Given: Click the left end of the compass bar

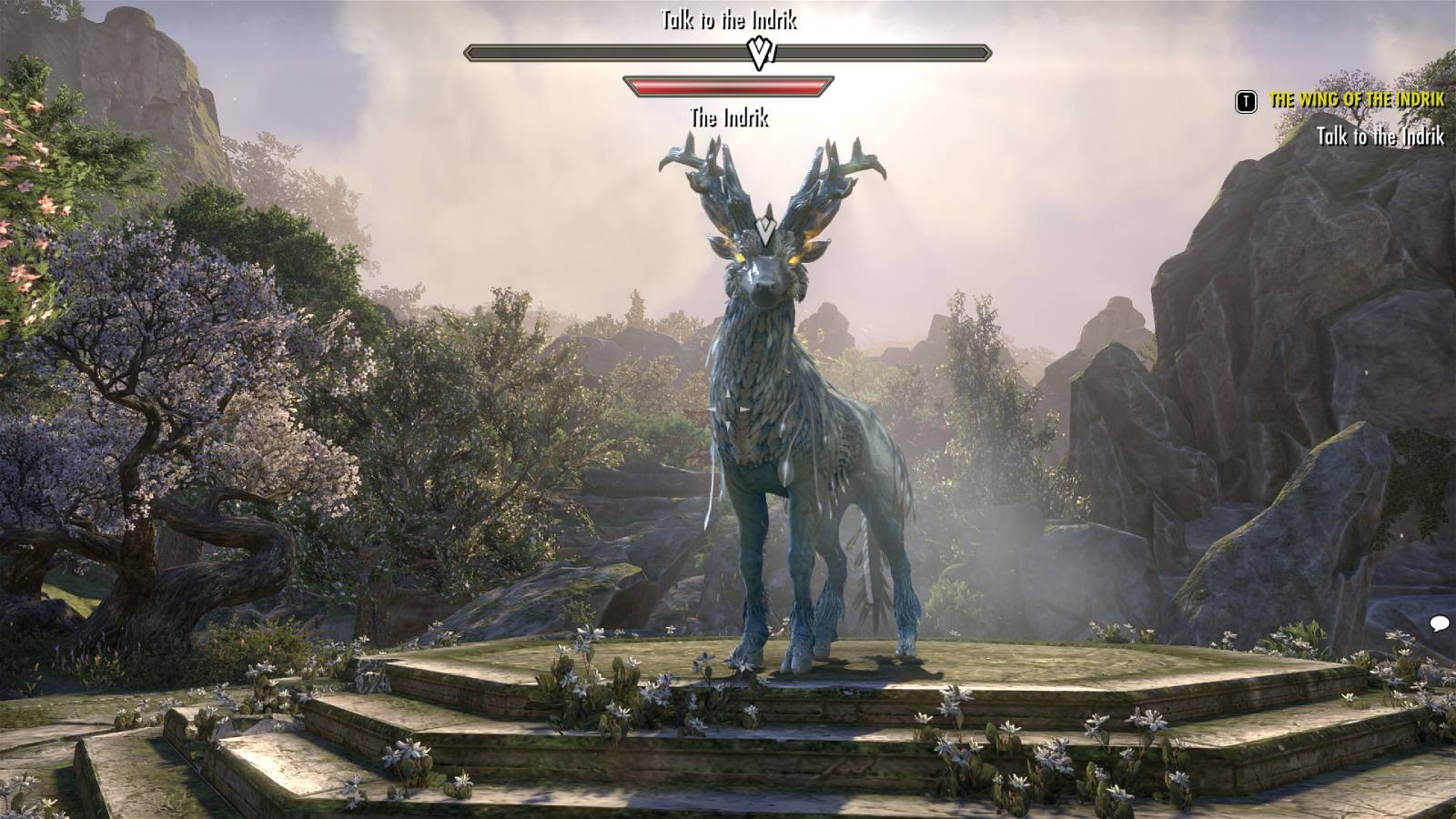Looking at the screenshot, I should (x=467, y=53).
